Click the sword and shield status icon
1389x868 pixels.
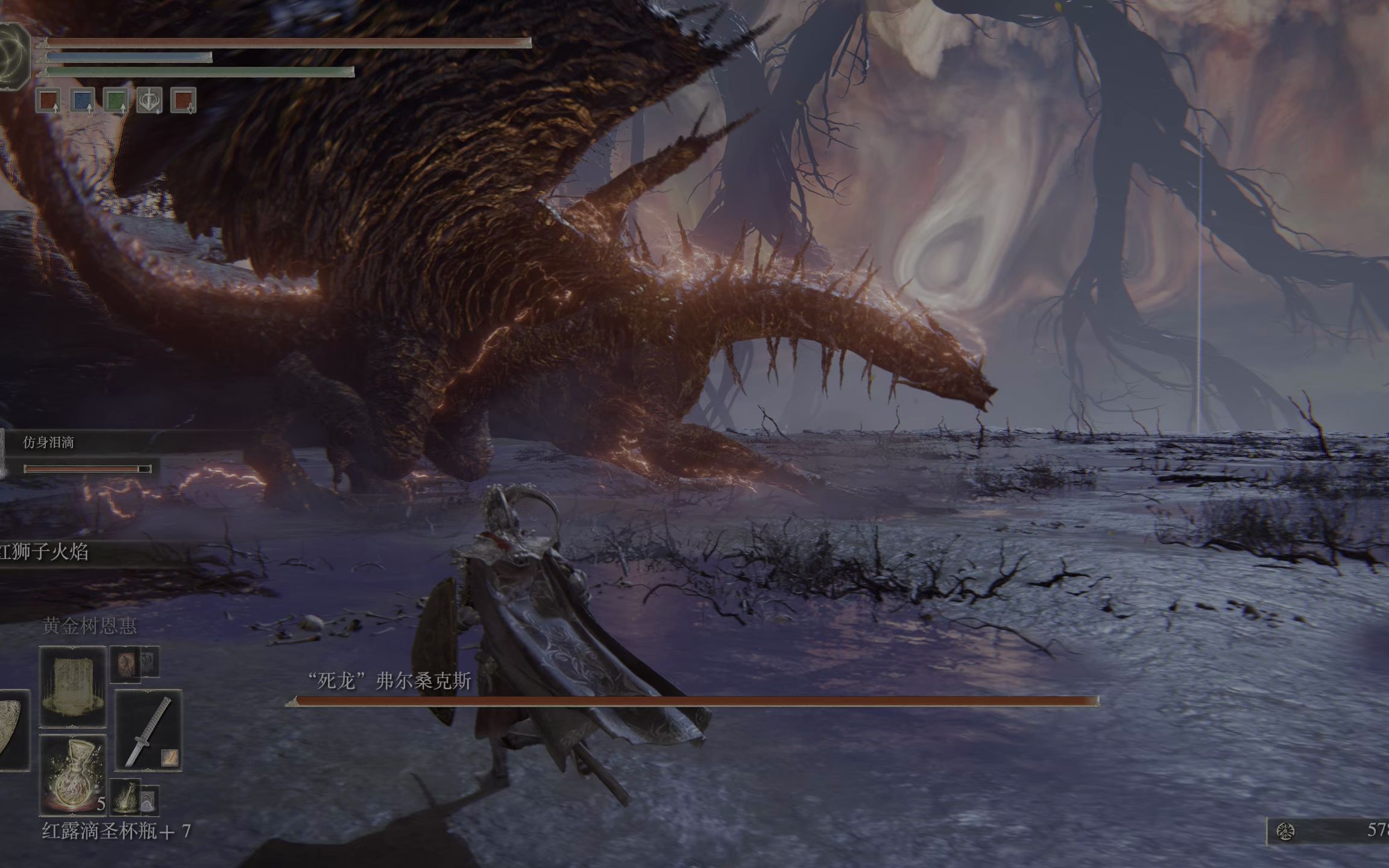click(x=150, y=101)
